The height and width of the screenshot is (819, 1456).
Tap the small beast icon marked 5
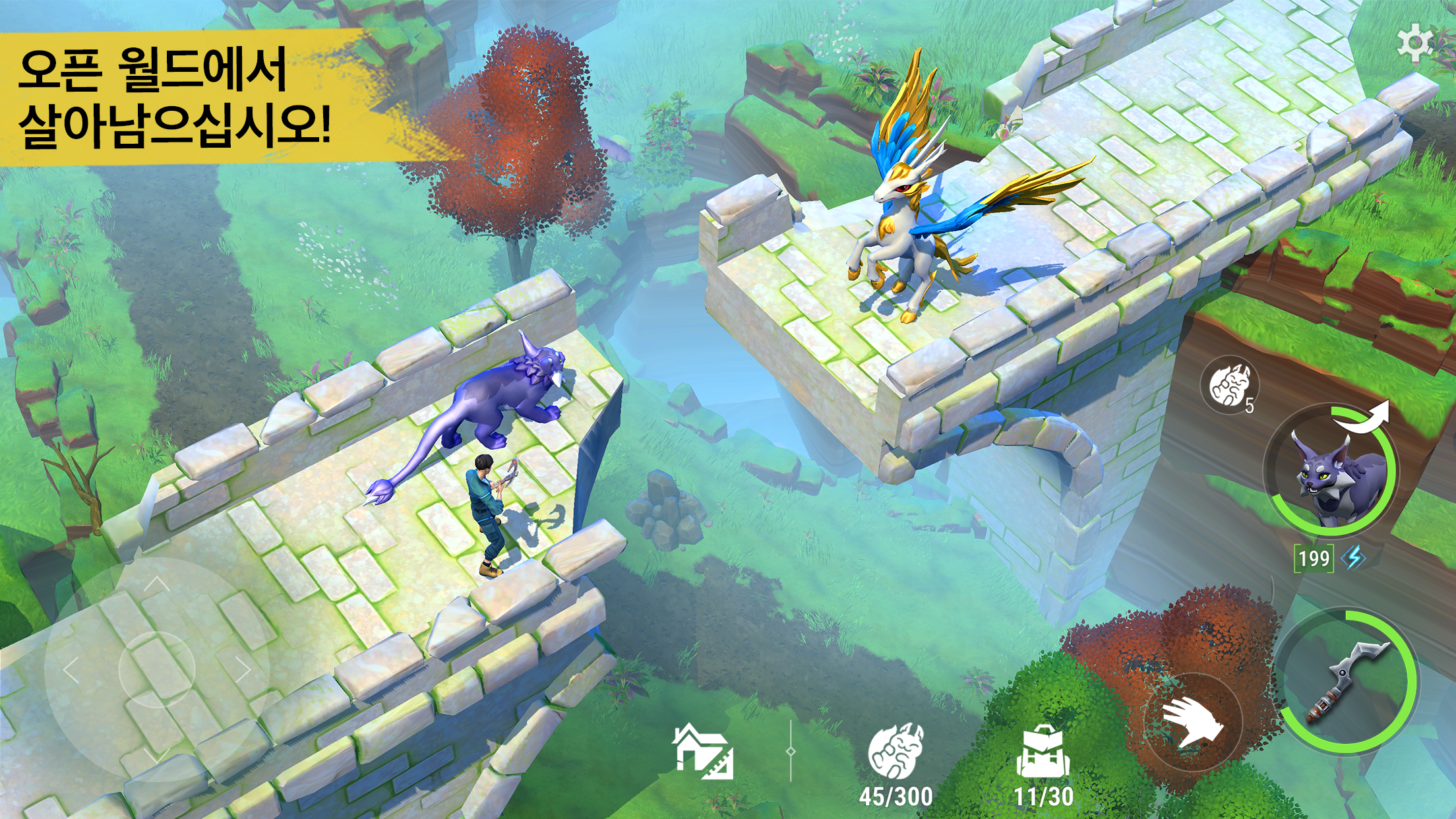click(x=1229, y=386)
